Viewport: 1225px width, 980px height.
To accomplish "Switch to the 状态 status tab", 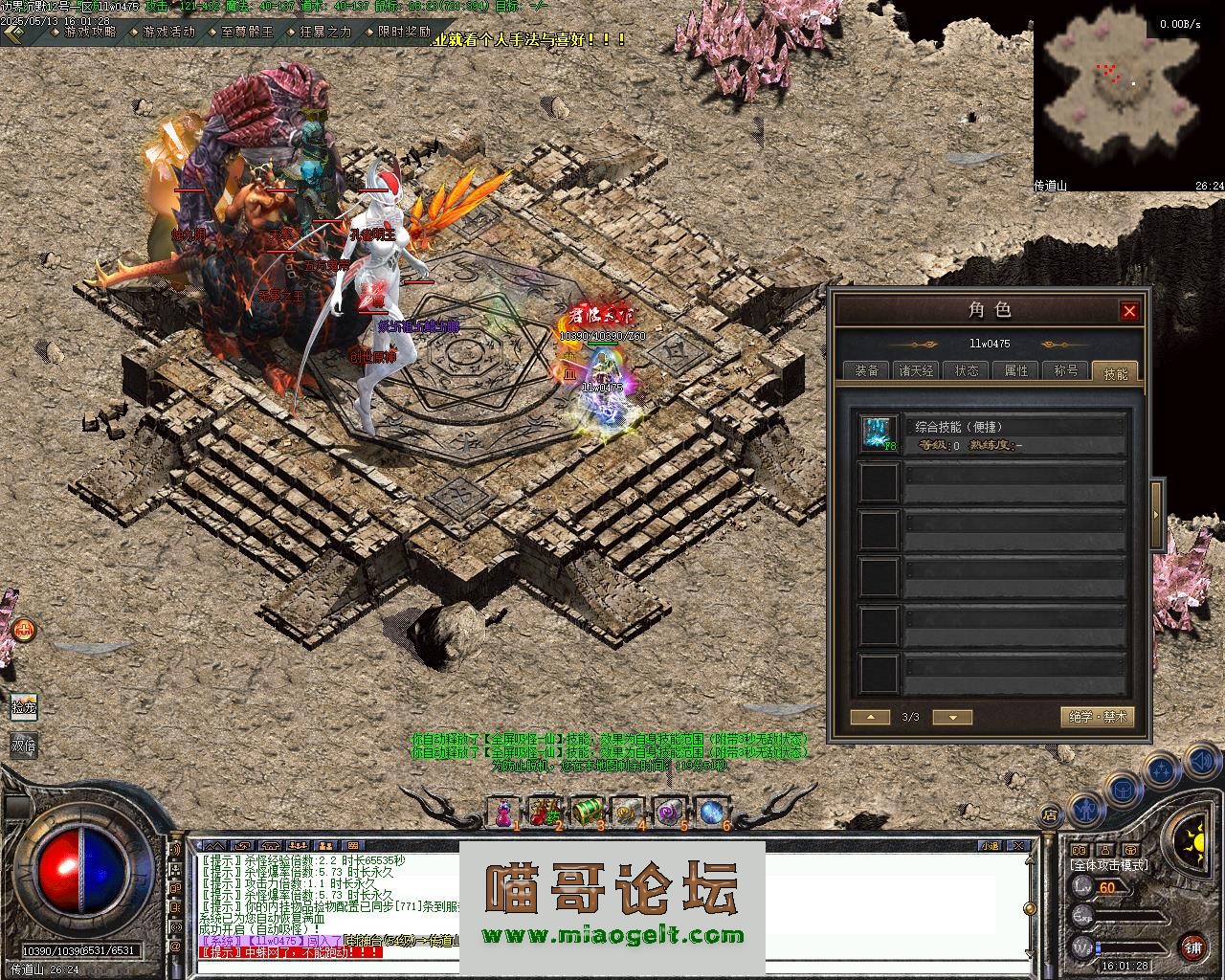I will coord(966,370).
